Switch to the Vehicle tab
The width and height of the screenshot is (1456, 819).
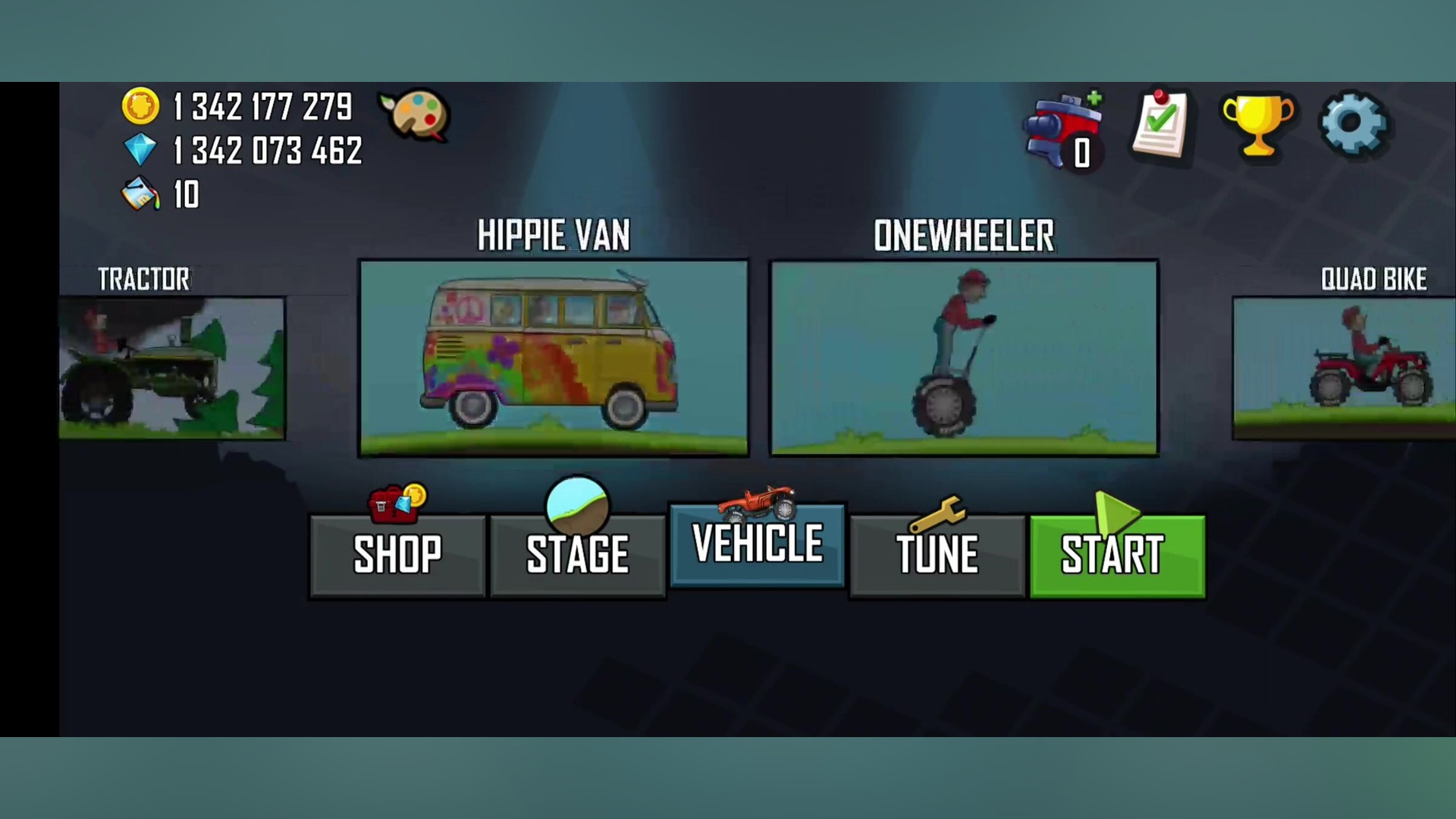click(x=757, y=544)
